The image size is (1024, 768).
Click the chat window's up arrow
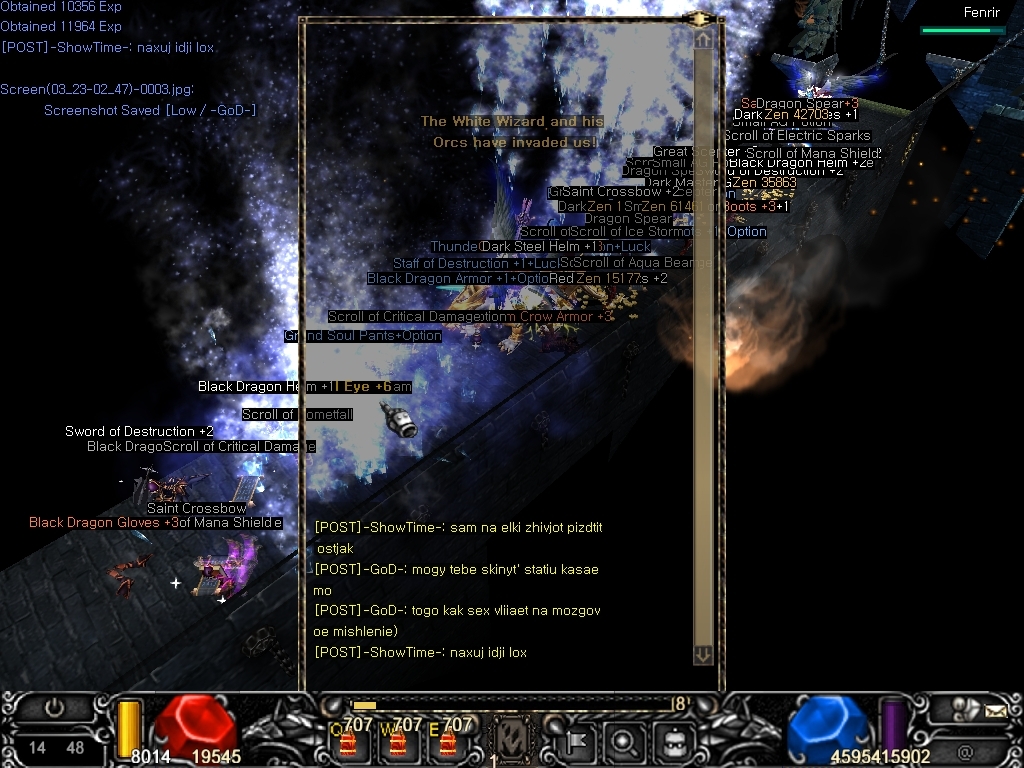pos(703,39)
